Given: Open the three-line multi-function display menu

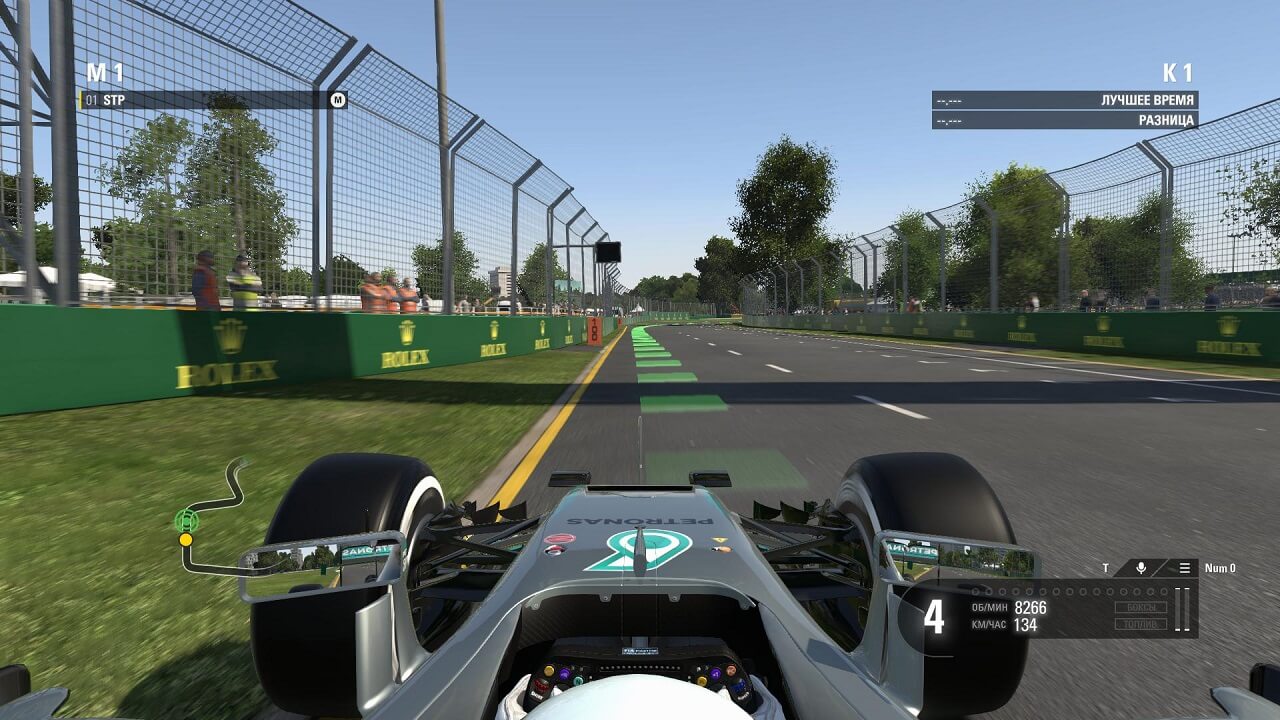Looking at the screenshot, I should (x=1184, y=568).
